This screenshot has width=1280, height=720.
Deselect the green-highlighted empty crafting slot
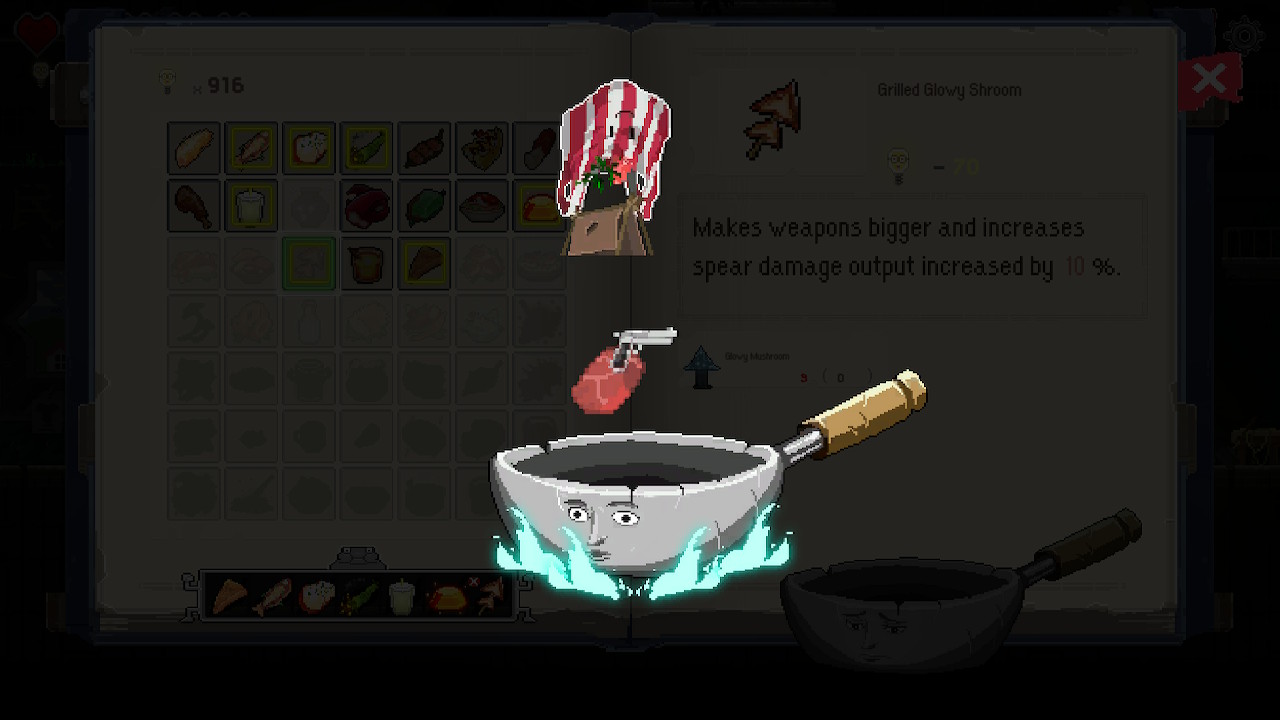click(309, 264)
